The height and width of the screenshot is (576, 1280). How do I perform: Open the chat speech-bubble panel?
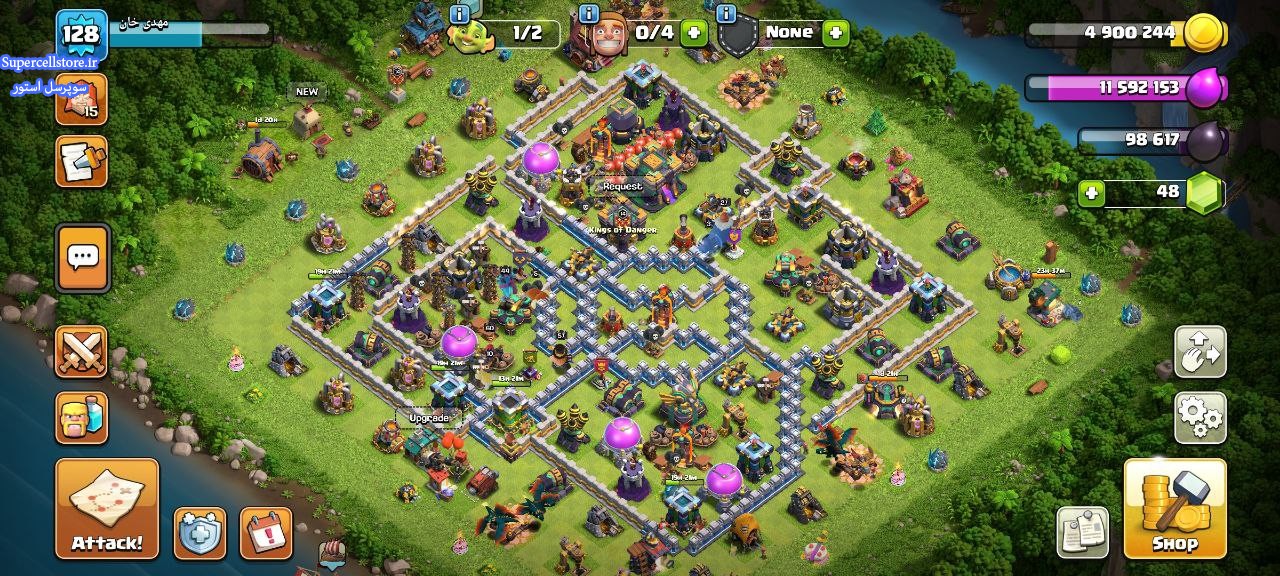[x=82, y=258]
